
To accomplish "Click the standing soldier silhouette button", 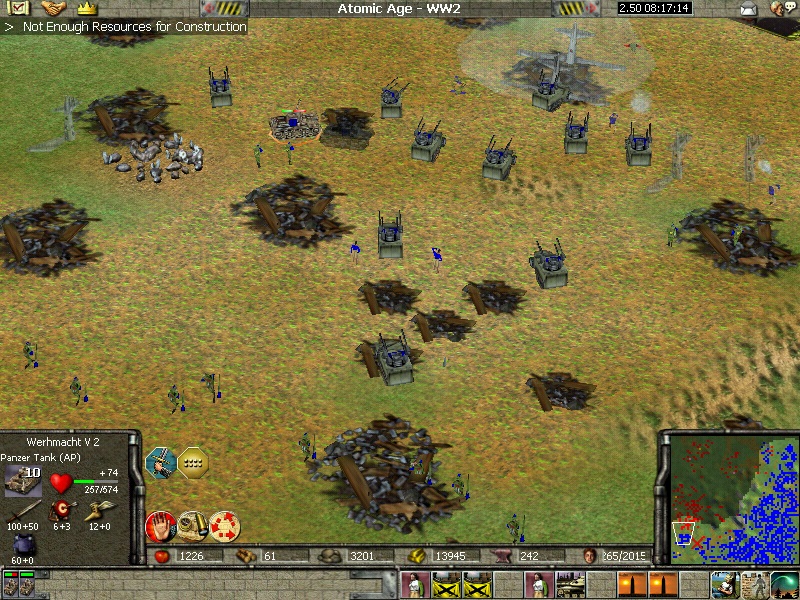I will [755, 583].
